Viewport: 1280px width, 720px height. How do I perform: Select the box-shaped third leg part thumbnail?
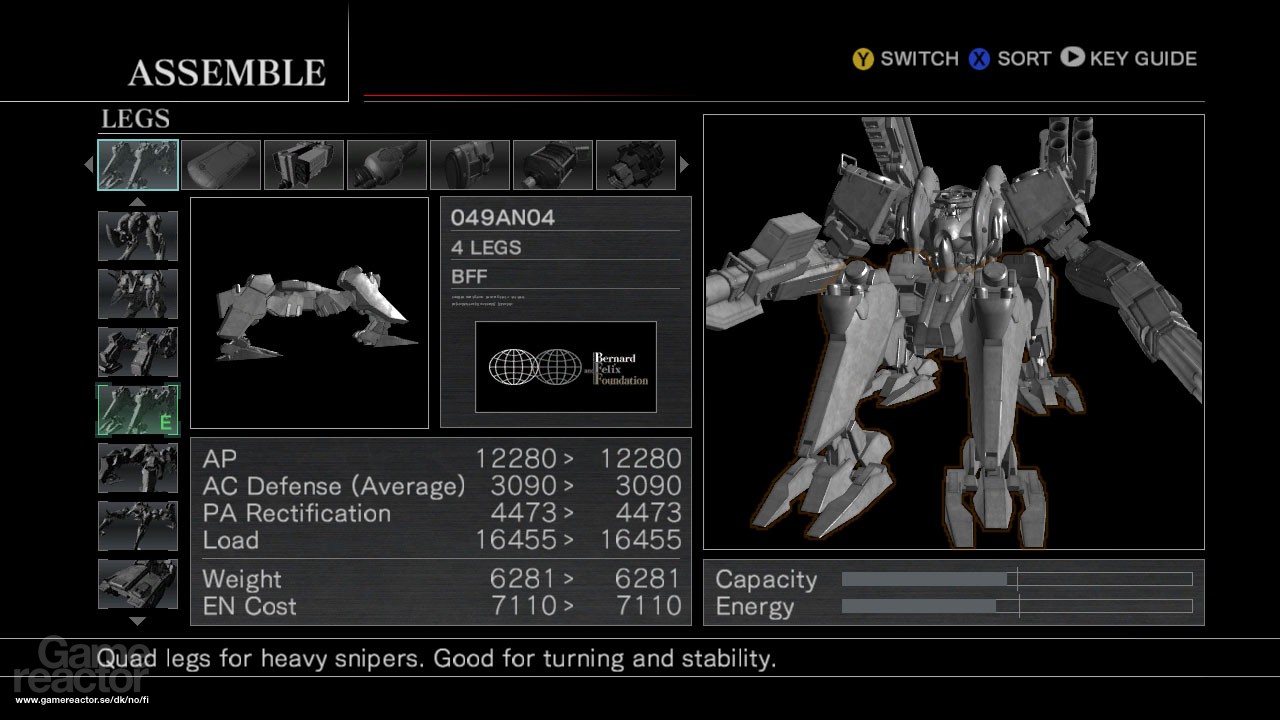pos(304,163)
